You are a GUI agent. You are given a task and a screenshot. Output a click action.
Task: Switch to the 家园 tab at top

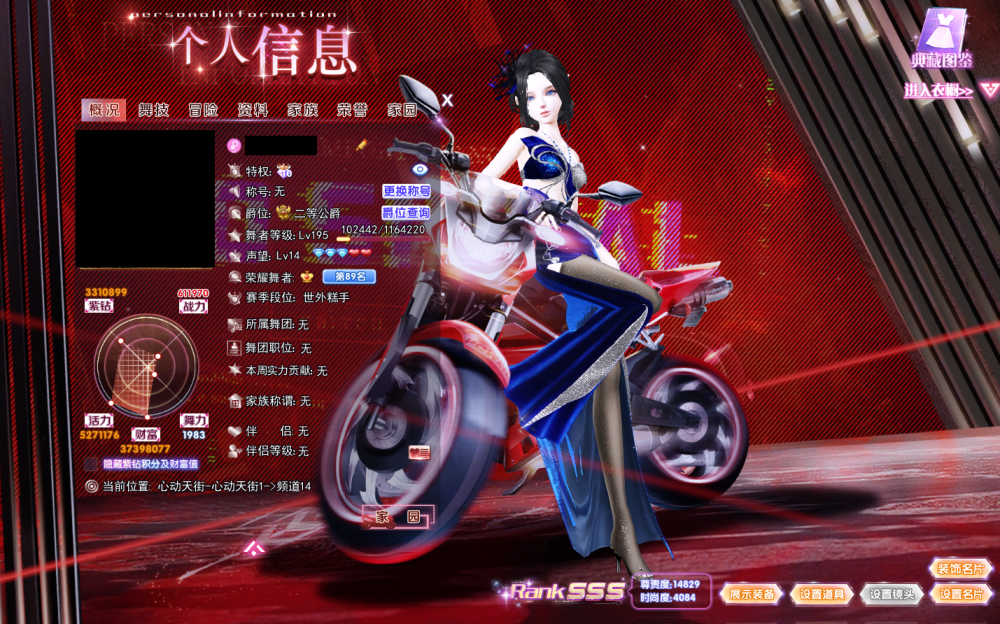pos(402,110)
